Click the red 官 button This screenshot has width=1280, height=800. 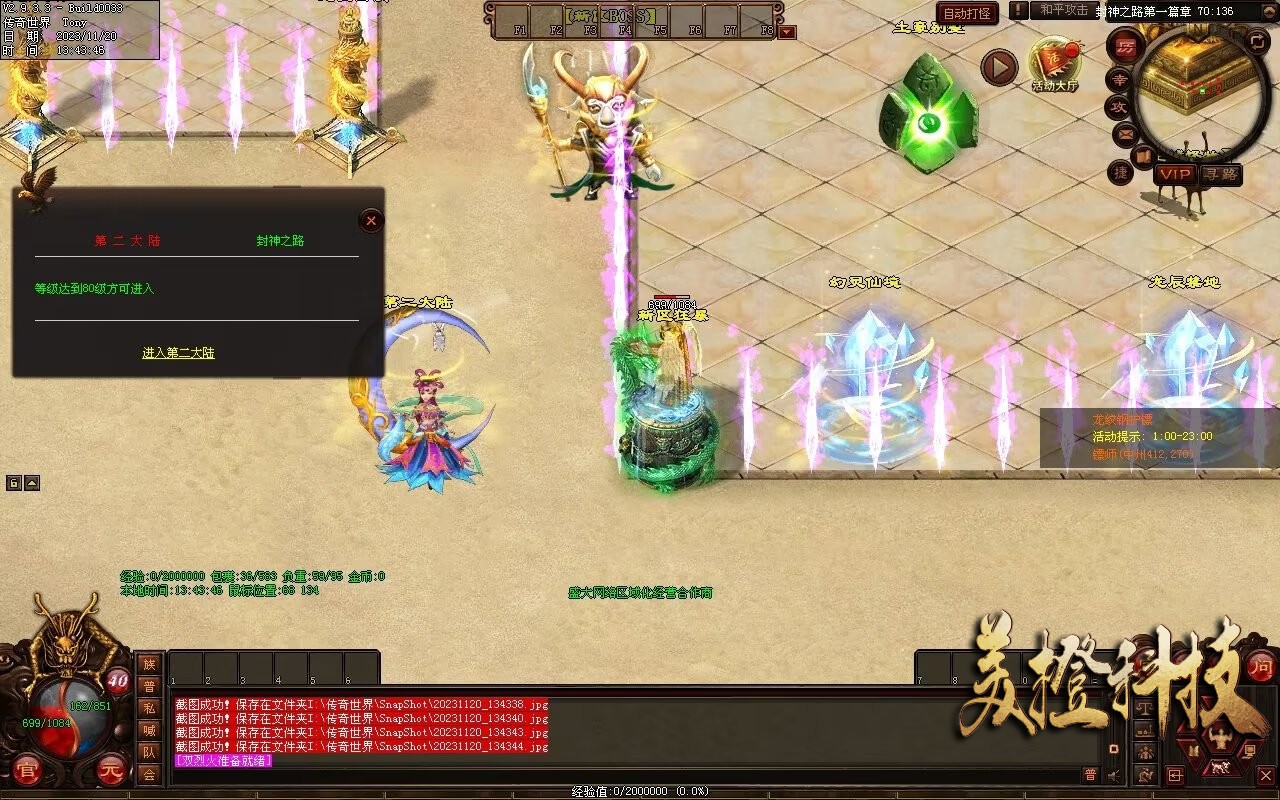coord(25,771)
